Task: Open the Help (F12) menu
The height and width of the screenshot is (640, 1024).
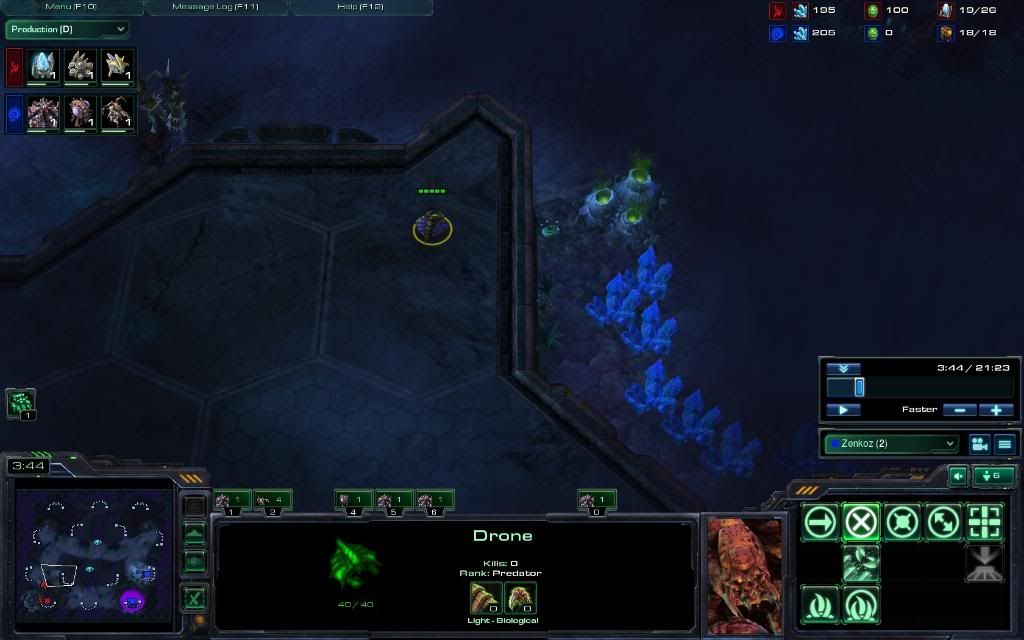Action: click(360, 7)
